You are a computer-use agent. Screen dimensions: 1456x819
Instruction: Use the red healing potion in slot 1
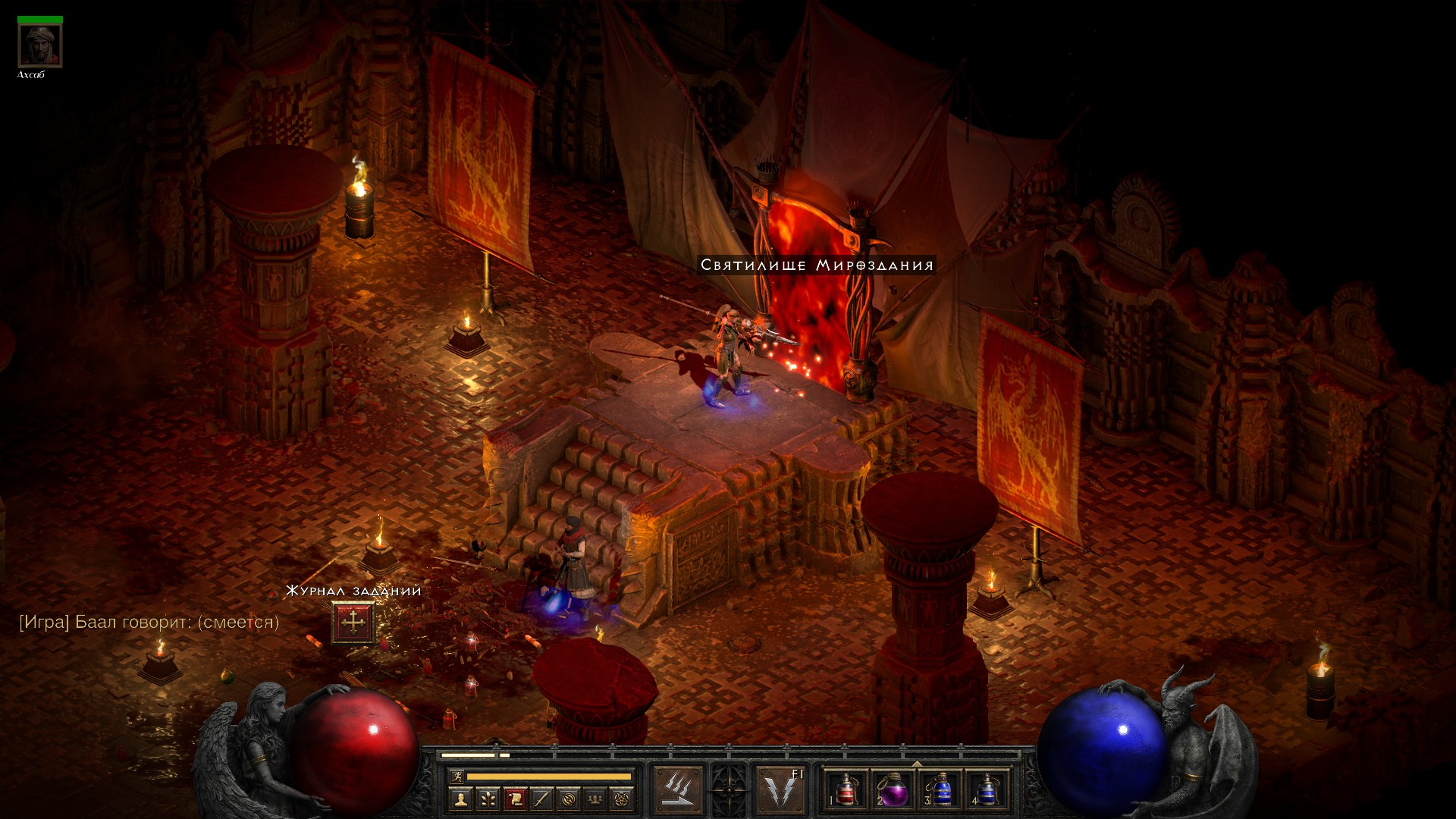(x=846, y=789)
